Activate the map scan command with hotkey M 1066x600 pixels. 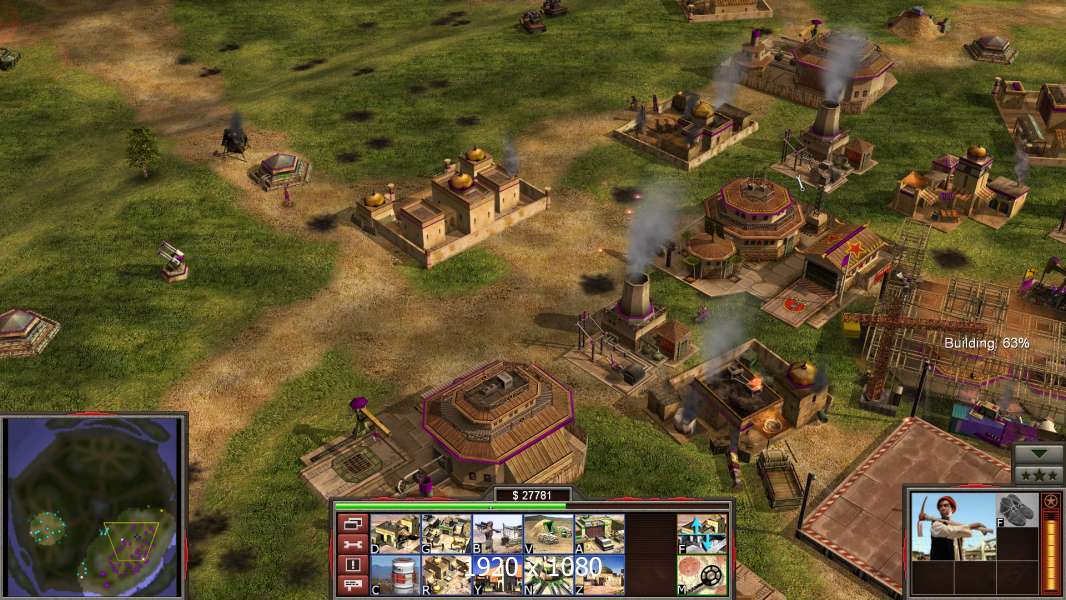(702, 575)
